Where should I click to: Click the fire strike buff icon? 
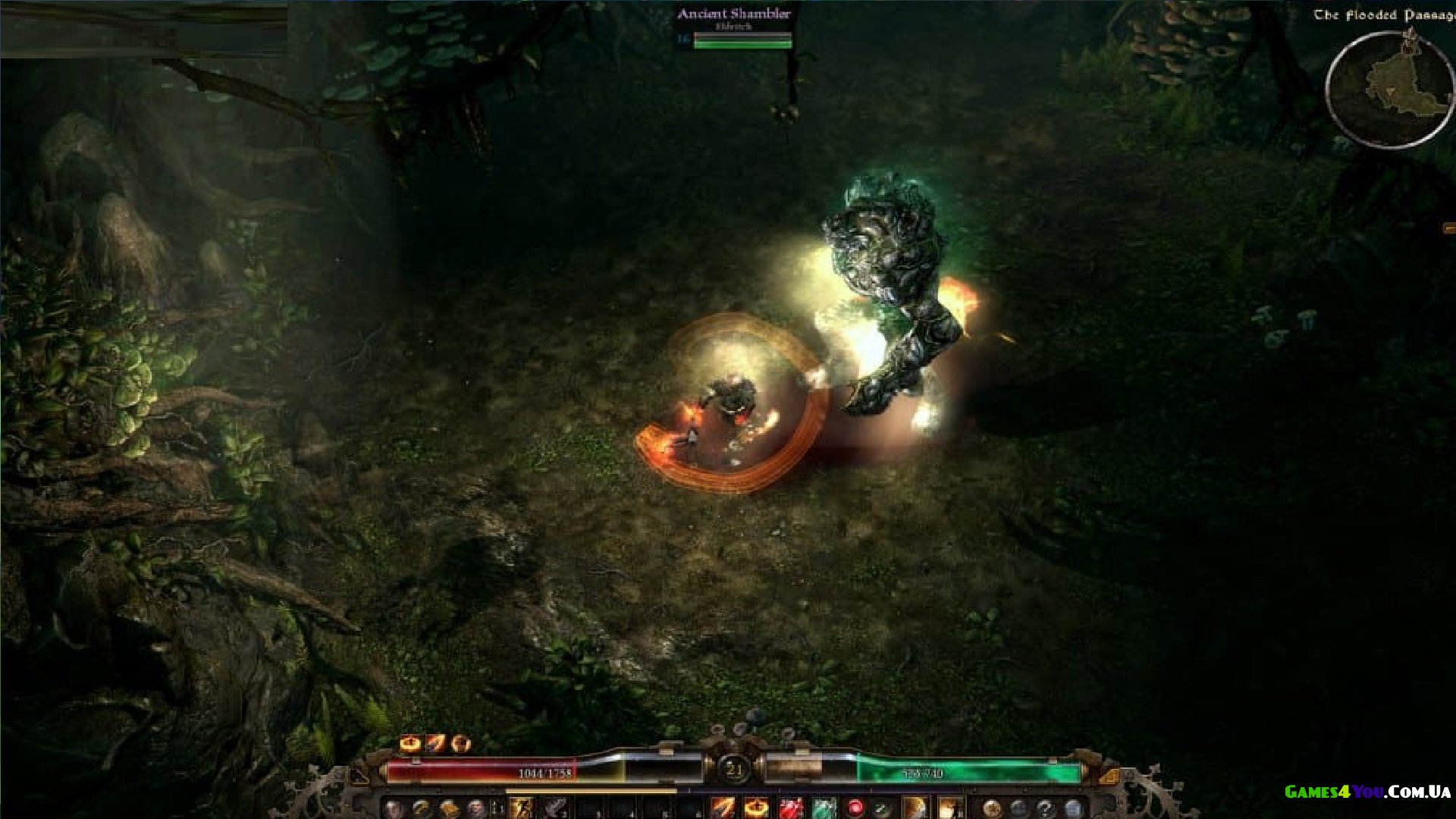pos(435,743)
